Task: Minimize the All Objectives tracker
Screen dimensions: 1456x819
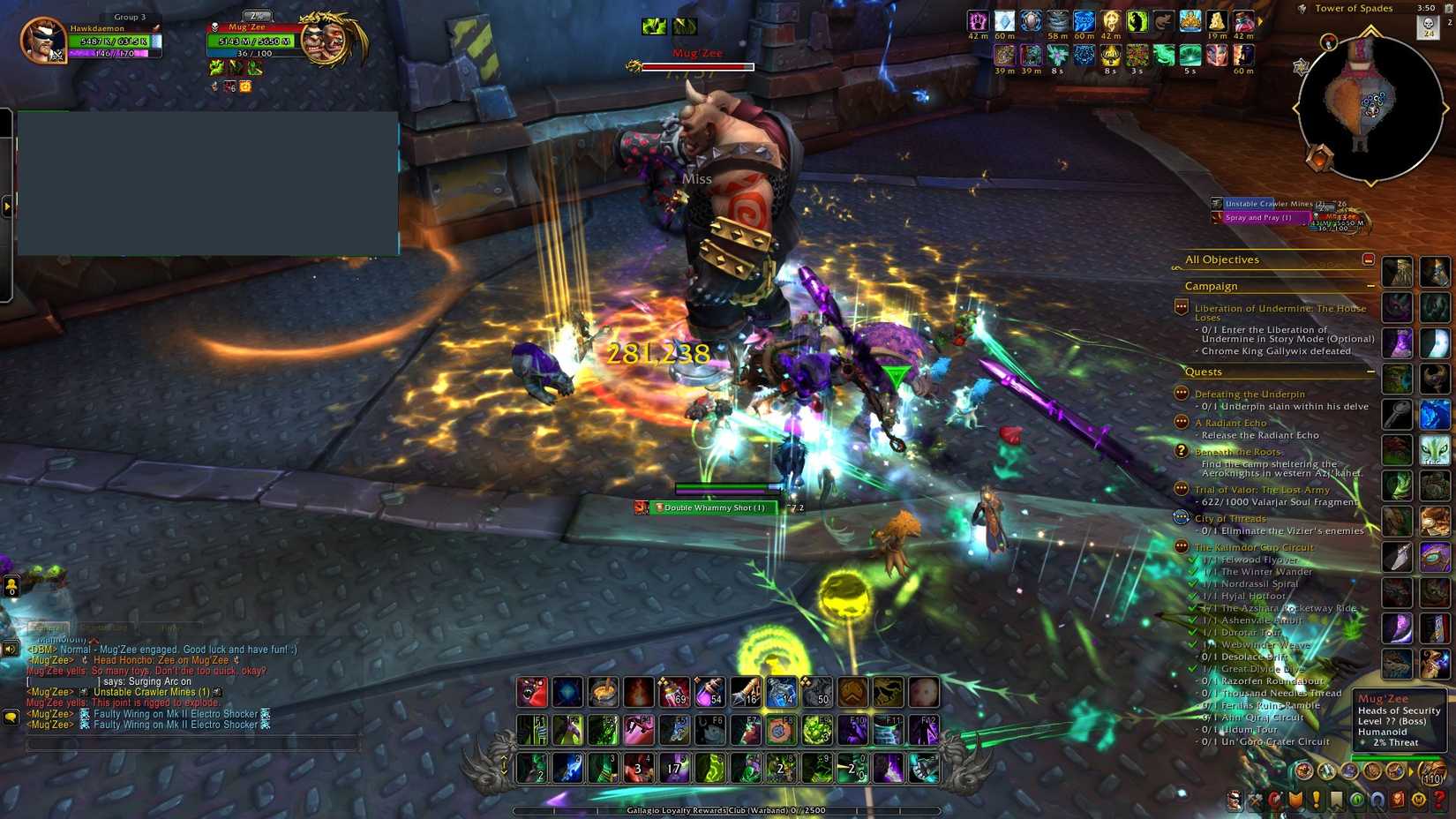Action: point(1369,259)
